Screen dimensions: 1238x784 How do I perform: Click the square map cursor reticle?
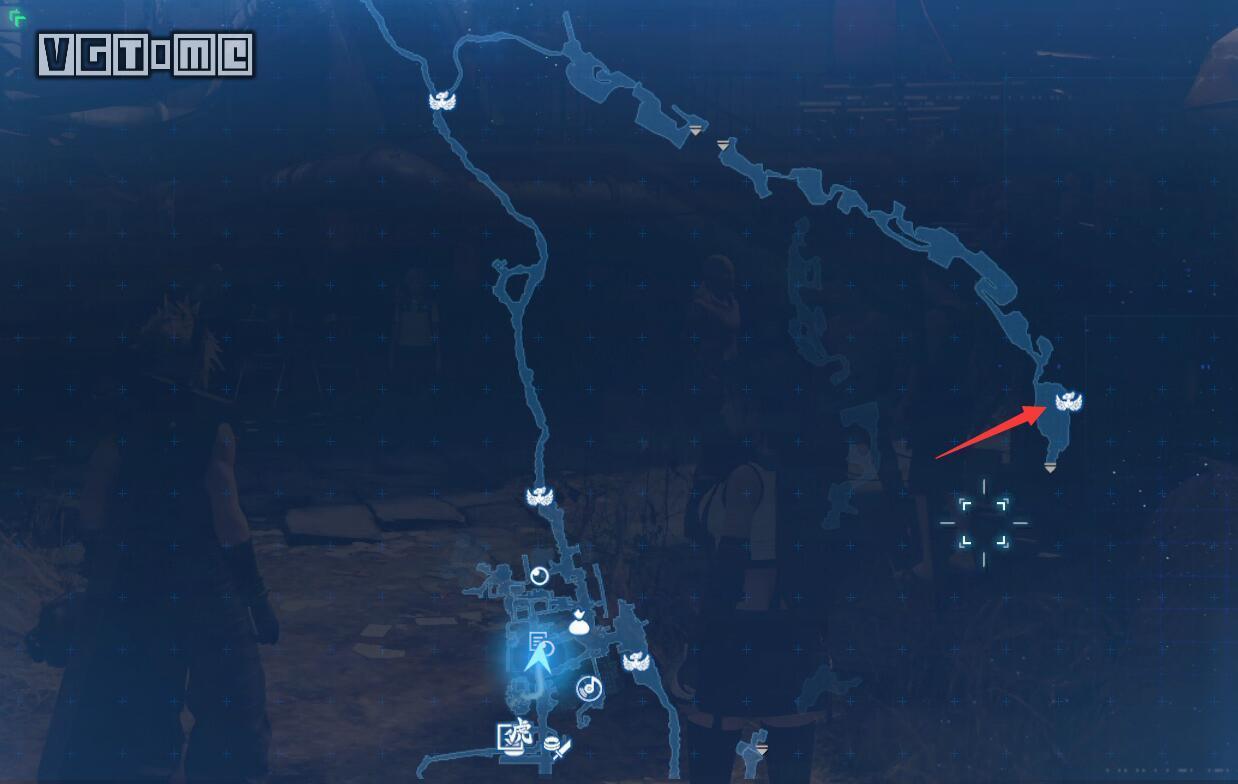pyautogui.click(x=984, y=522)
